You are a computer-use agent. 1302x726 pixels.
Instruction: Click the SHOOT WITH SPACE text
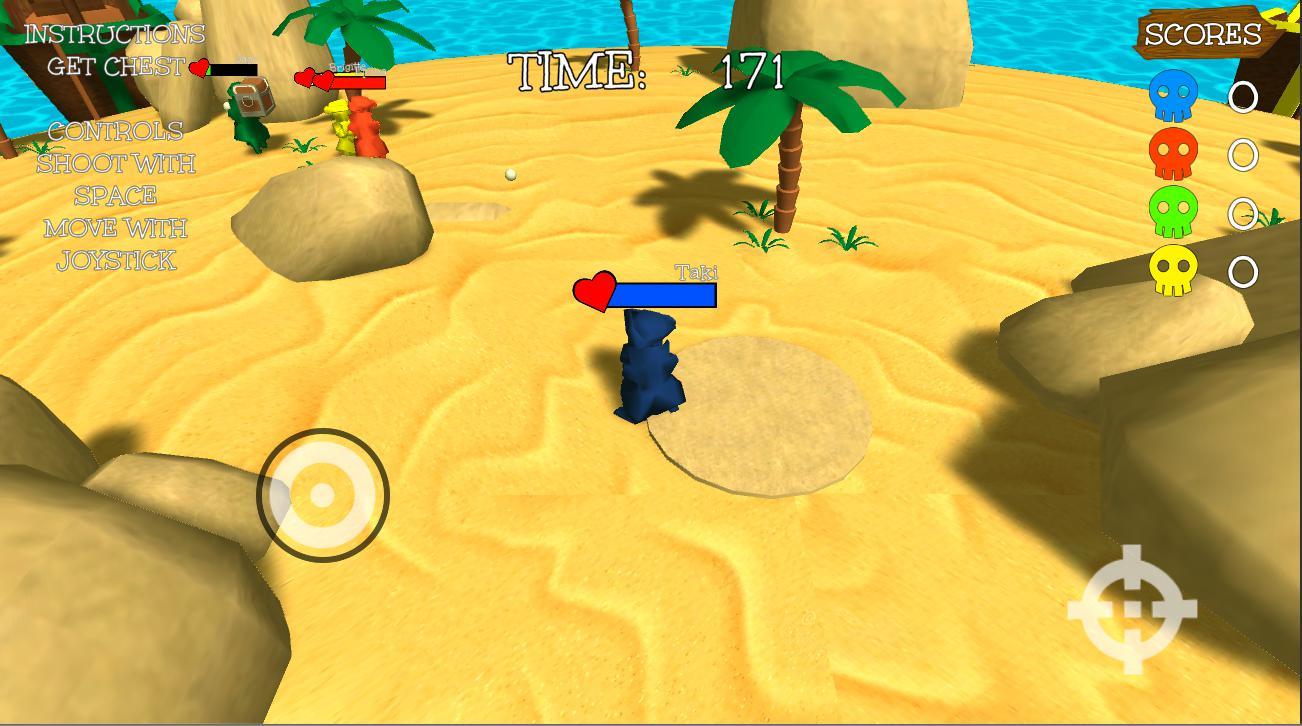pos(115,179)
